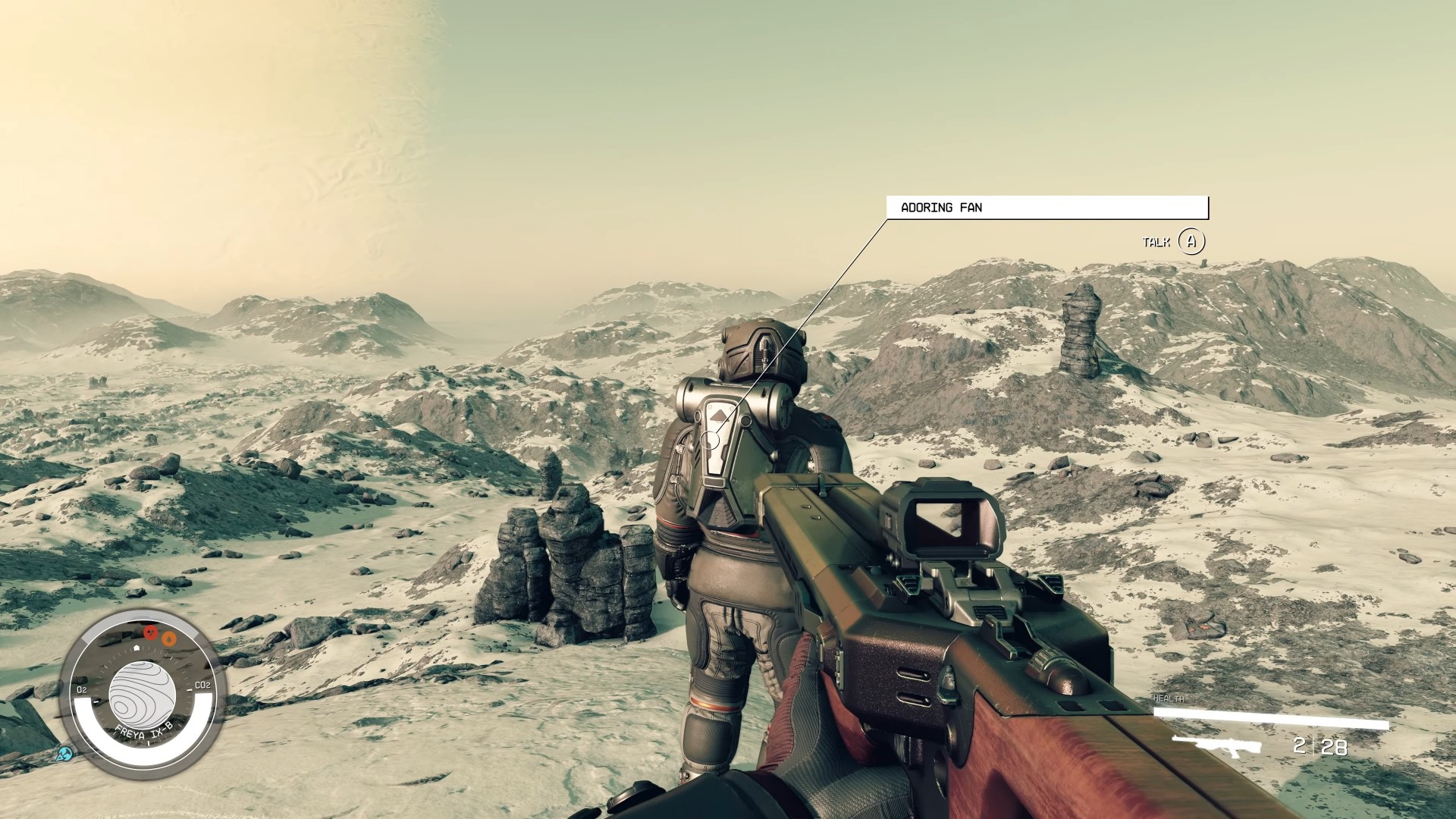Select the orange droplet hazard marker
This screenshot has width=1456, height=819.
coord(171,639)
